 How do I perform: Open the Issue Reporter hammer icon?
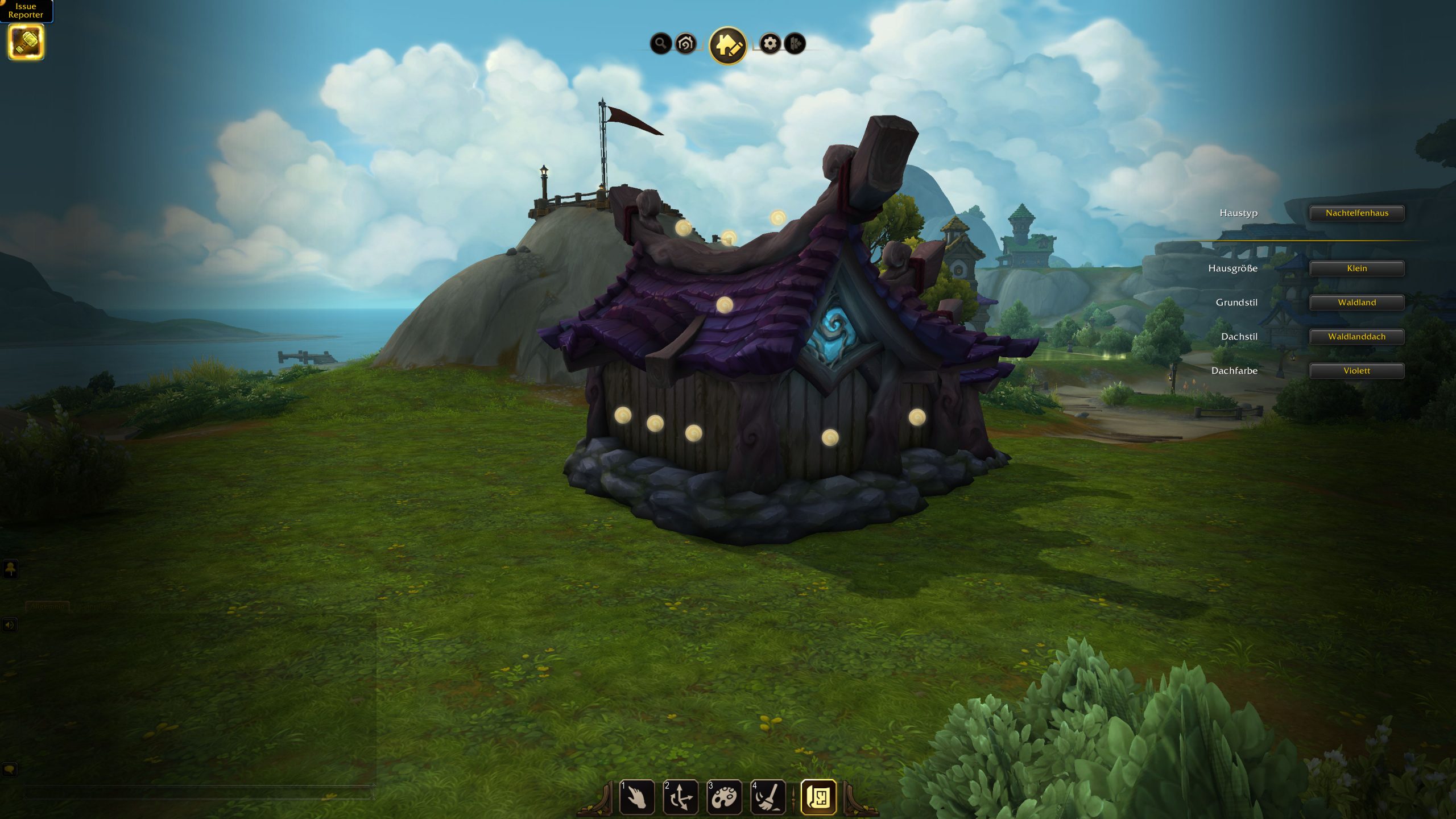coord(26,42)
